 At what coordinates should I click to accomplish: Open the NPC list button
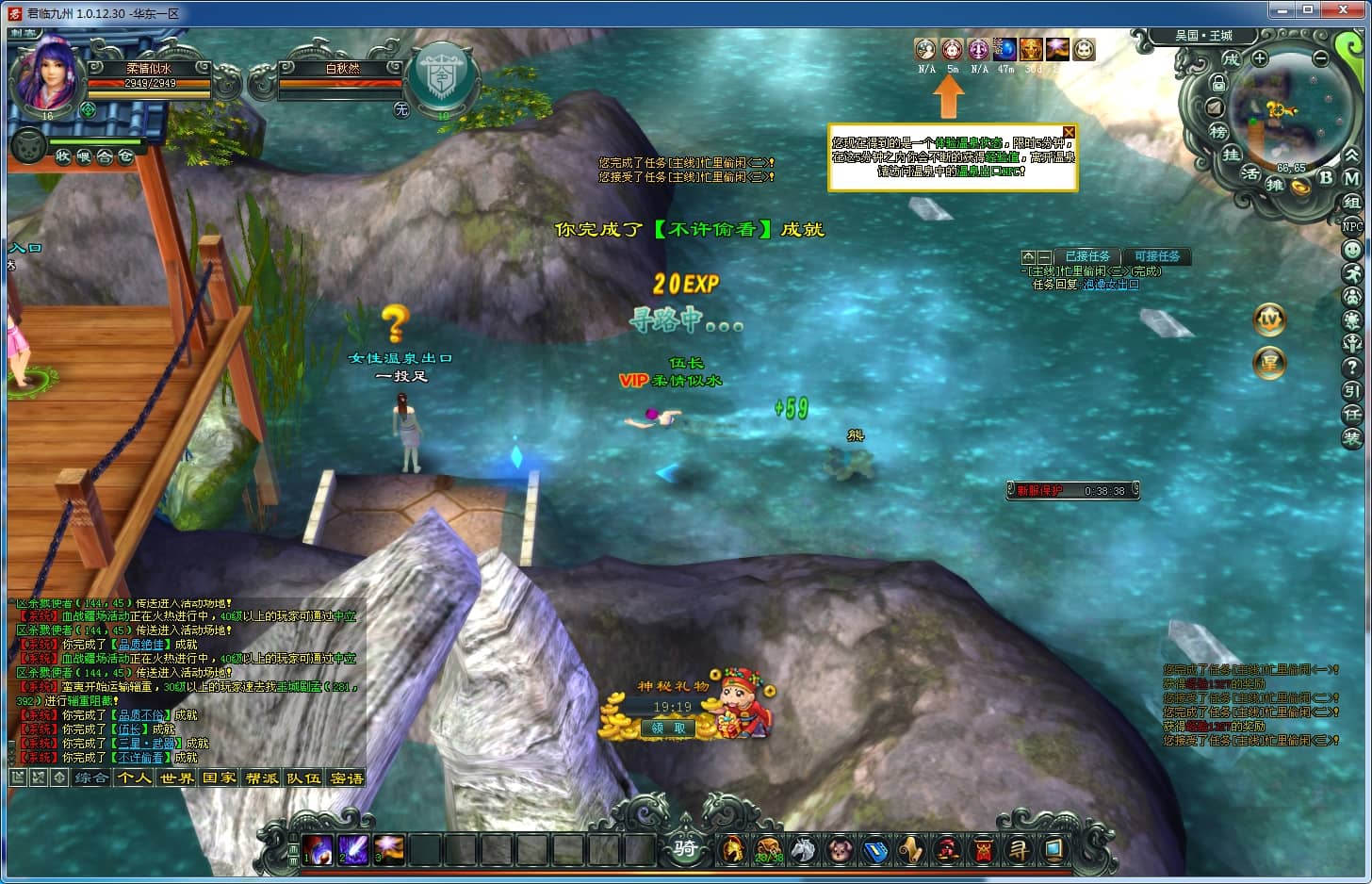point(1352,226)
